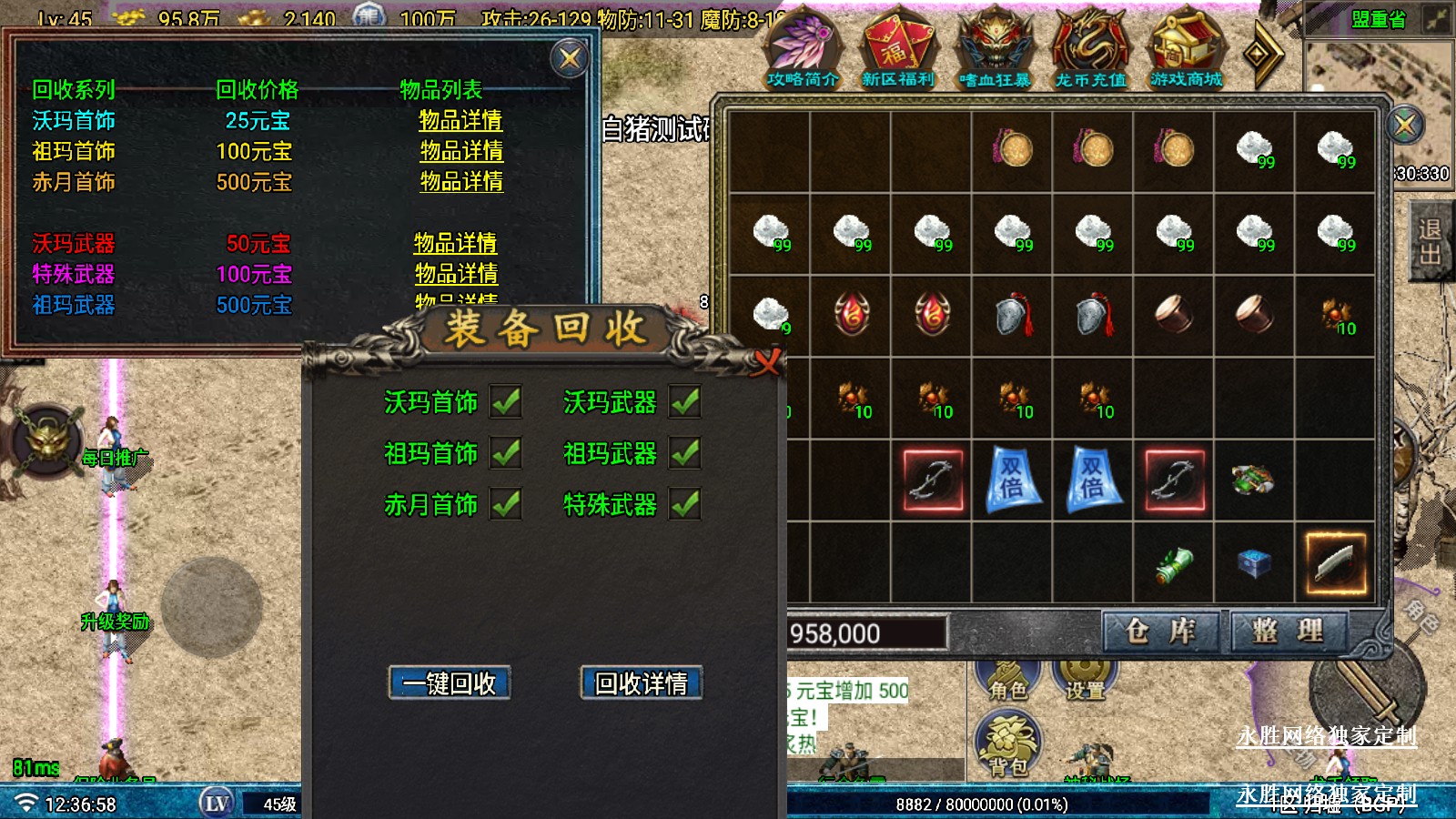The height and width of the screenshot is (819, 1456).
Task: Open 龙币充值 recharge
Action: click(1090, 50)
